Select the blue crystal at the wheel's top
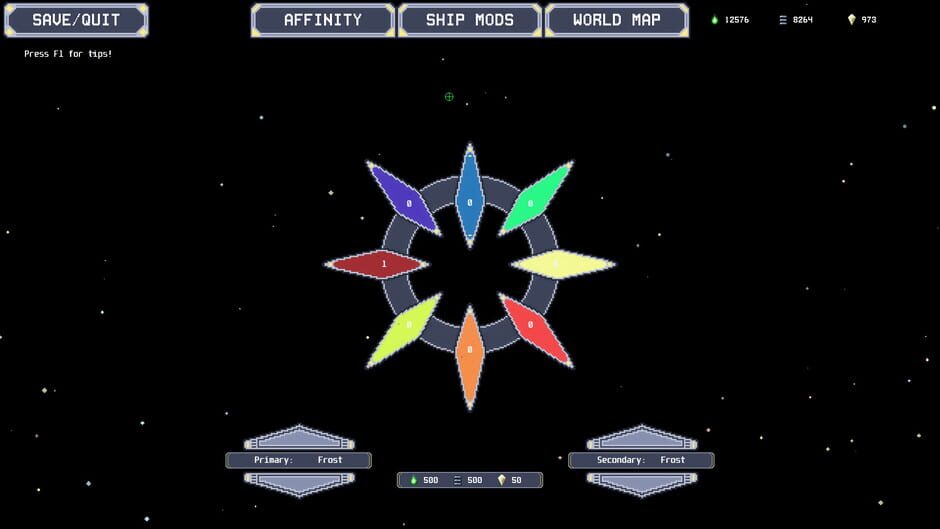This screenshot has width=940, height=529. (x=470, y=198)
